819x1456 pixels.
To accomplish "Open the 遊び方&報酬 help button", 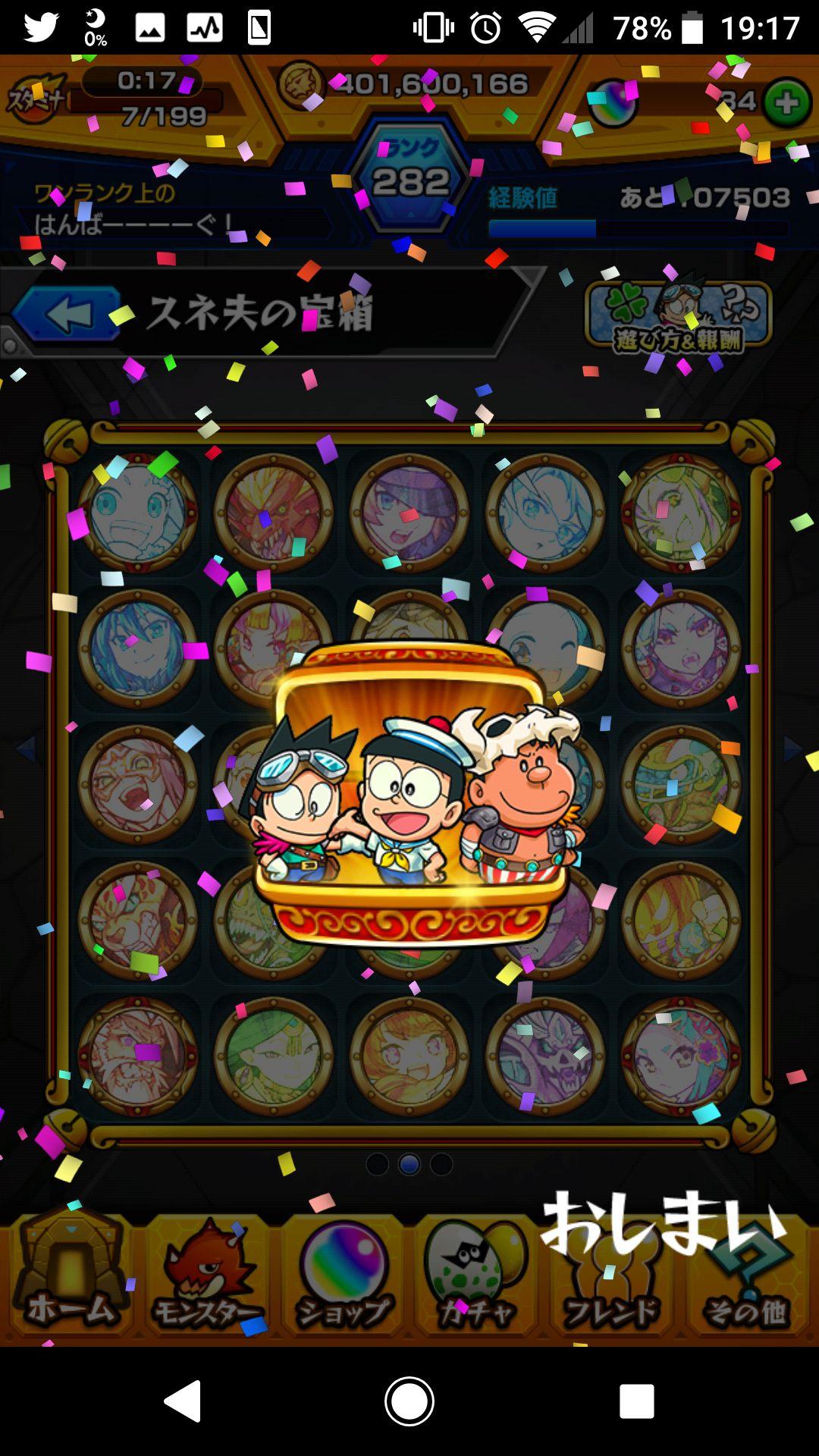I will (x=678, y=318).
